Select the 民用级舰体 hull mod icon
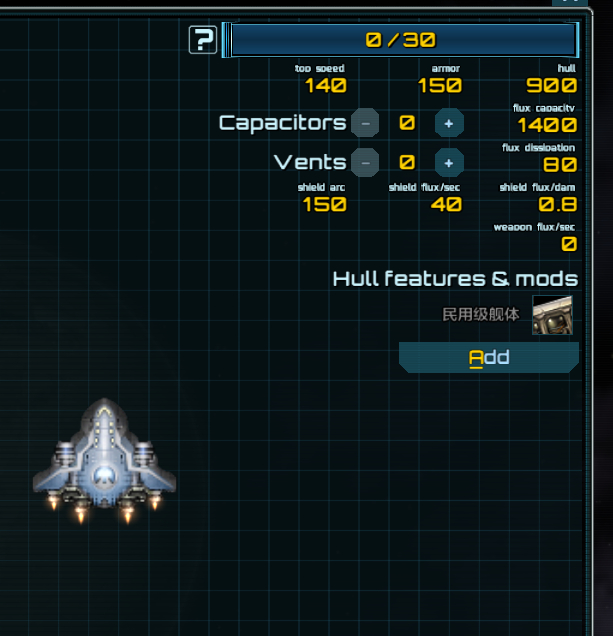 pyautogui.click(x=552, y=315)
